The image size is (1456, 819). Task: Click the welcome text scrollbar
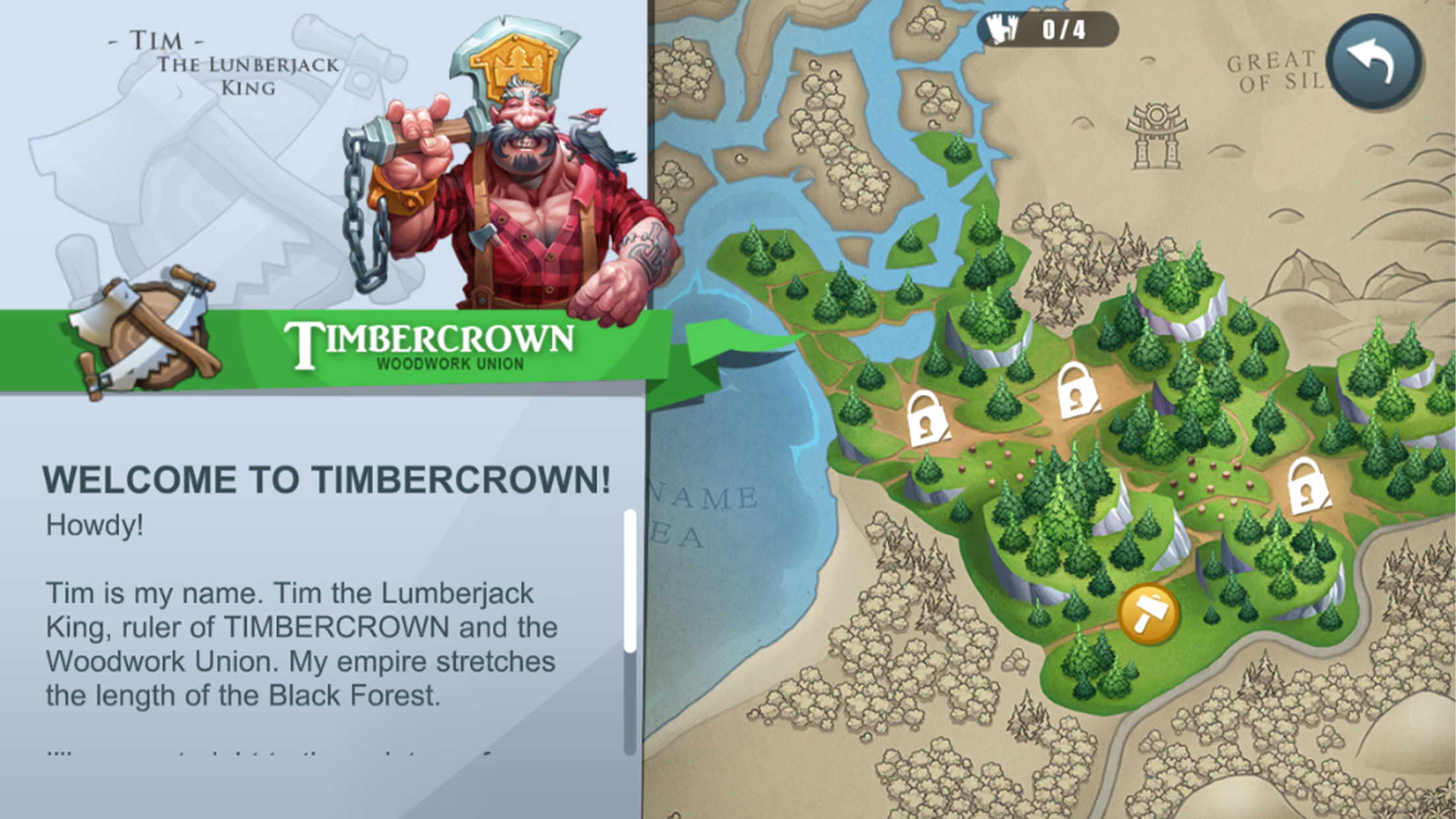(630, 582)
